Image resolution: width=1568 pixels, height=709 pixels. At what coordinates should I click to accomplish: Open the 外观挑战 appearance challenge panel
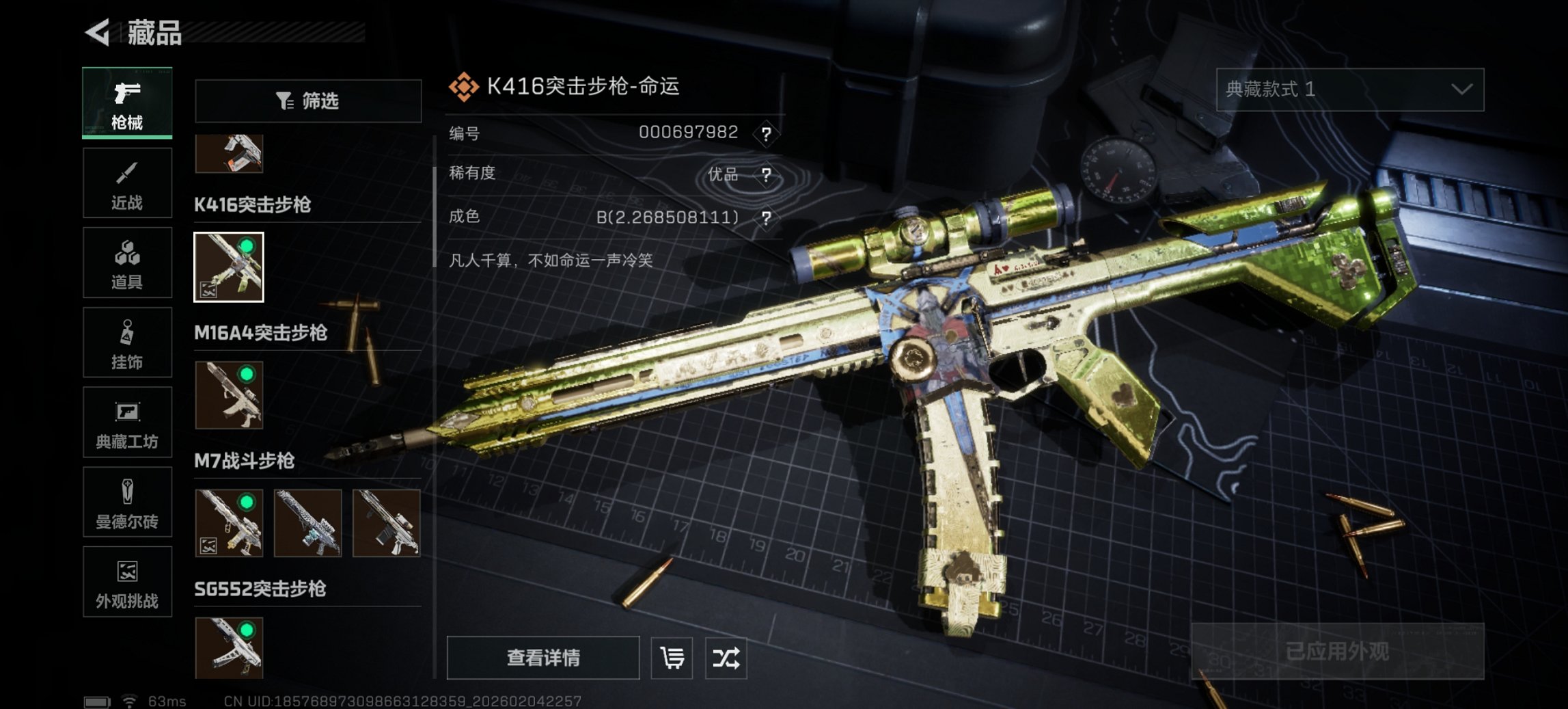coord(126,583)
